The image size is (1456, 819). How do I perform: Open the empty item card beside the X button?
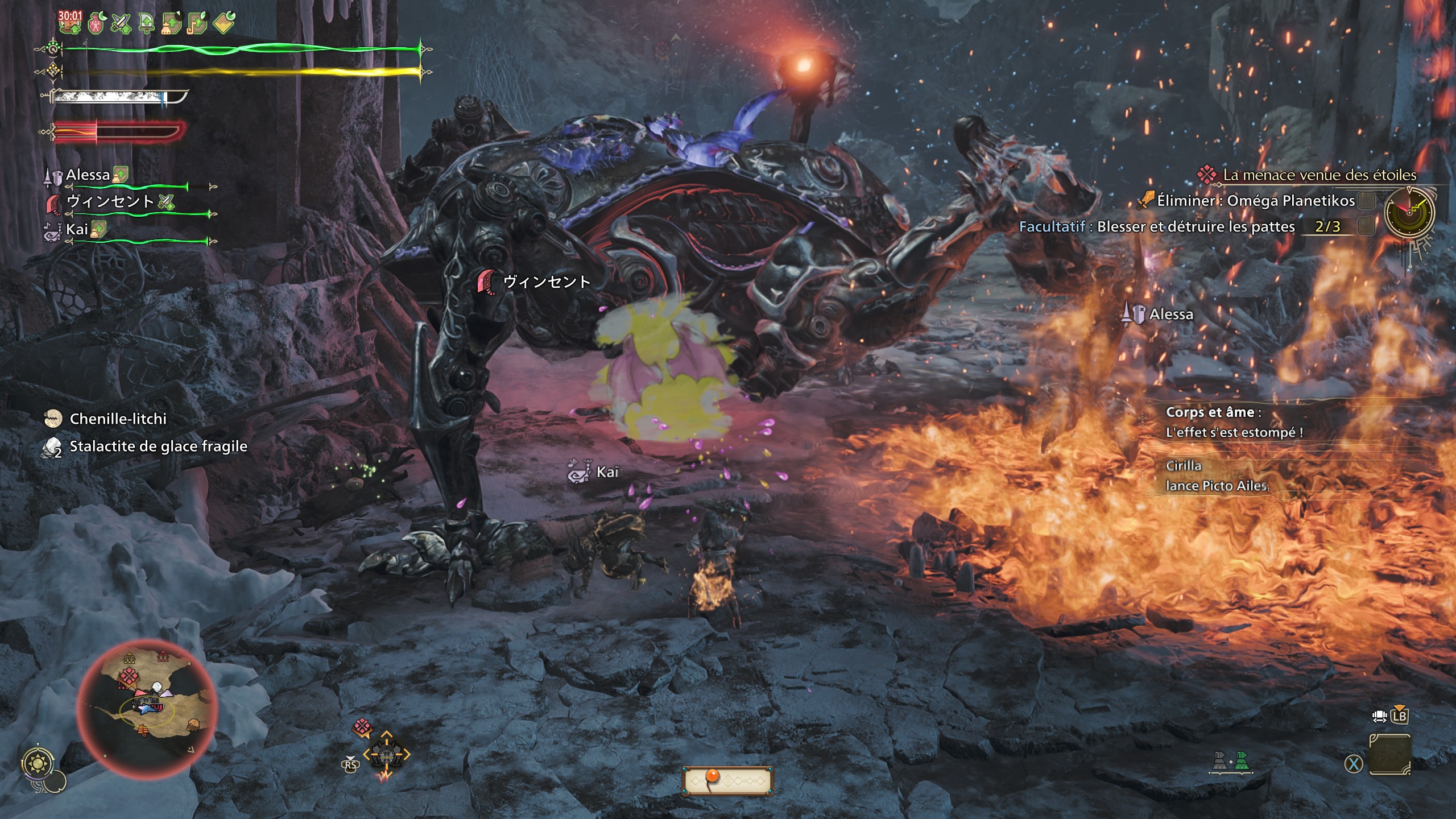click(x=1390, y=755)
